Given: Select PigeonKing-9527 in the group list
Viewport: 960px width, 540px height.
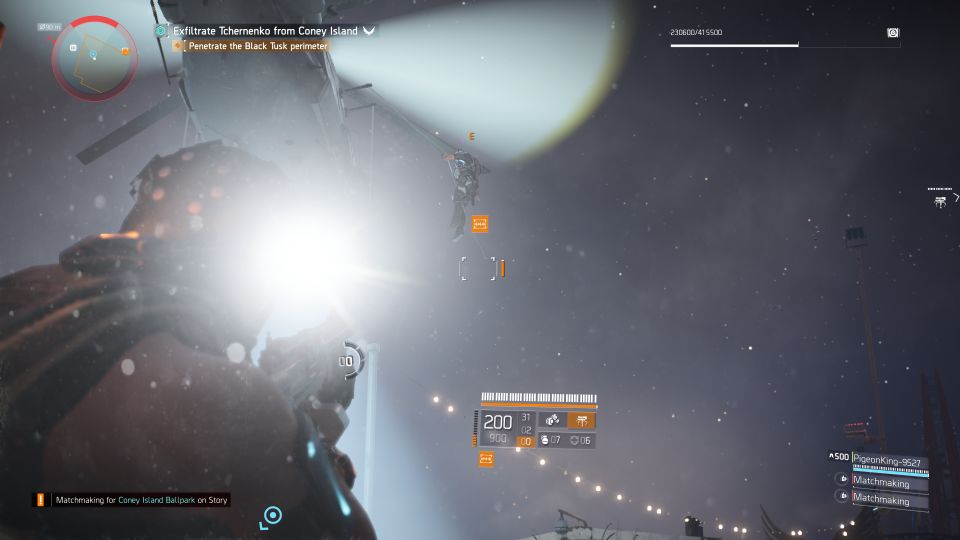Looking at the screenshot, I should 888,460.
